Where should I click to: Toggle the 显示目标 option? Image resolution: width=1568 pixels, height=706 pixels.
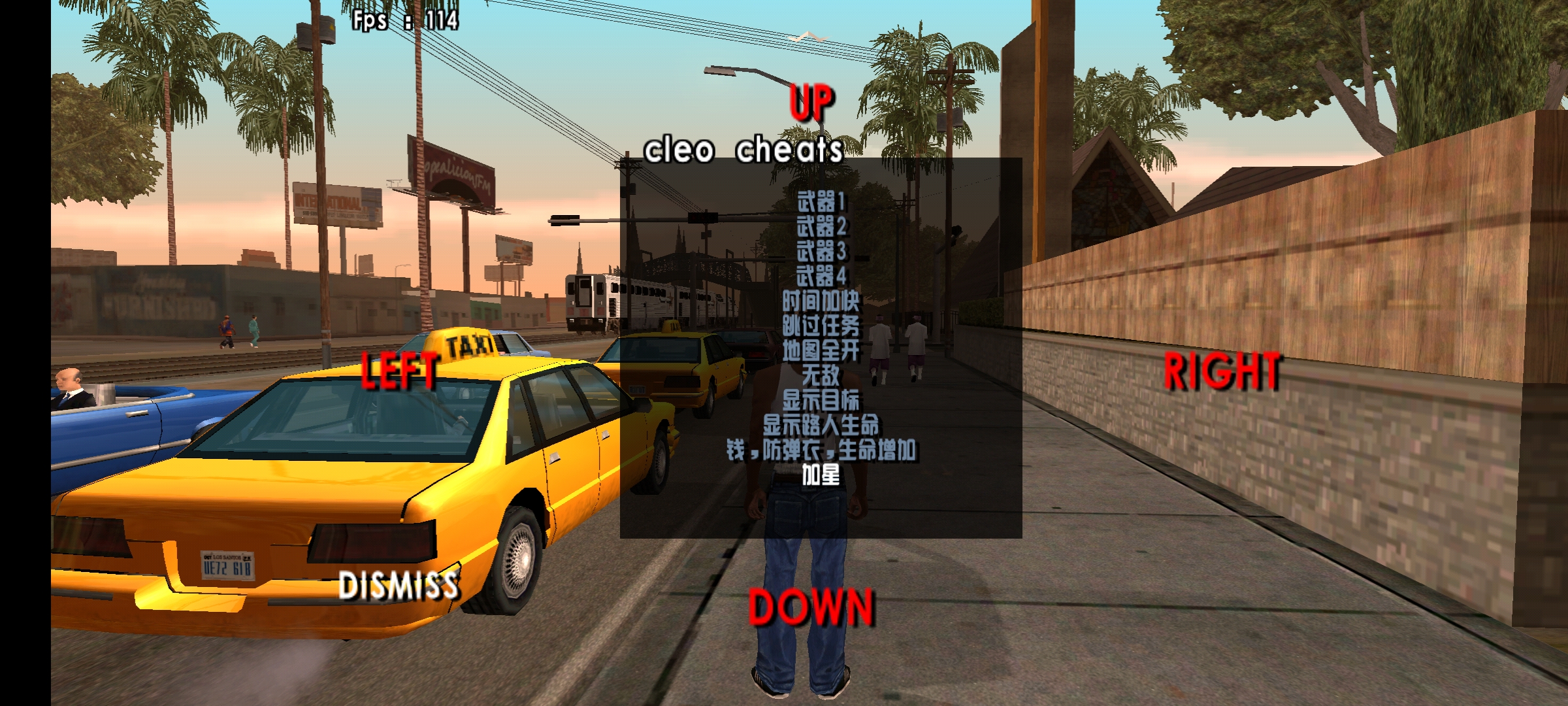[821, 400]
